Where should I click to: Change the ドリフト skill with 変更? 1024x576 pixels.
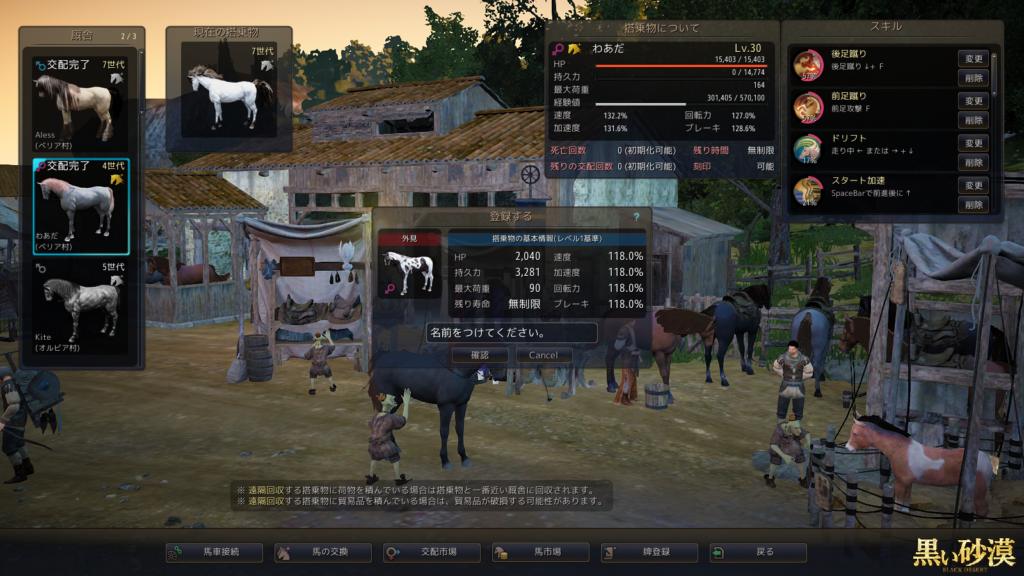[x=974, y=143]
